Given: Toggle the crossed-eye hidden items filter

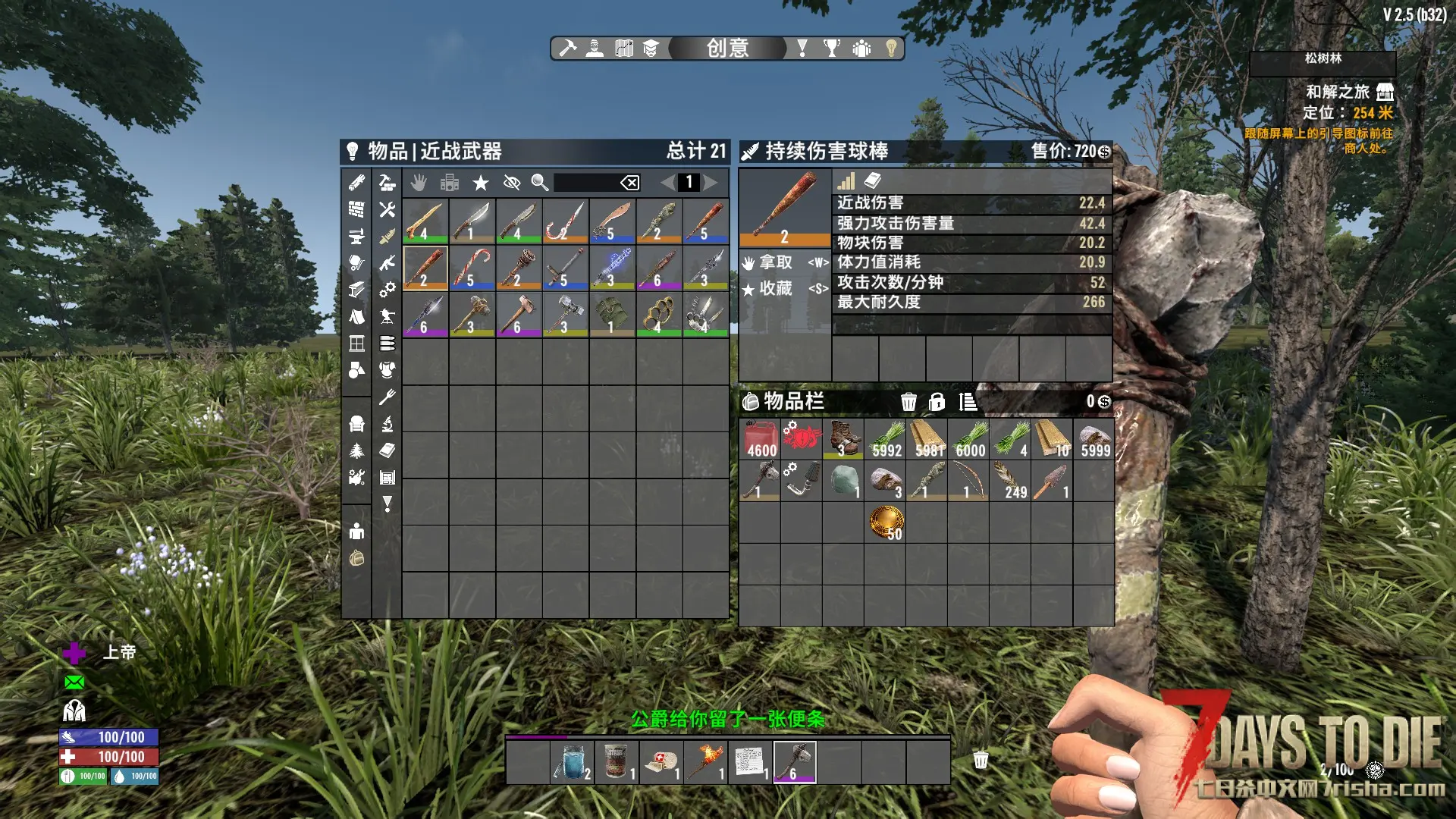Looking at the screenshot, I should point(512,183).
